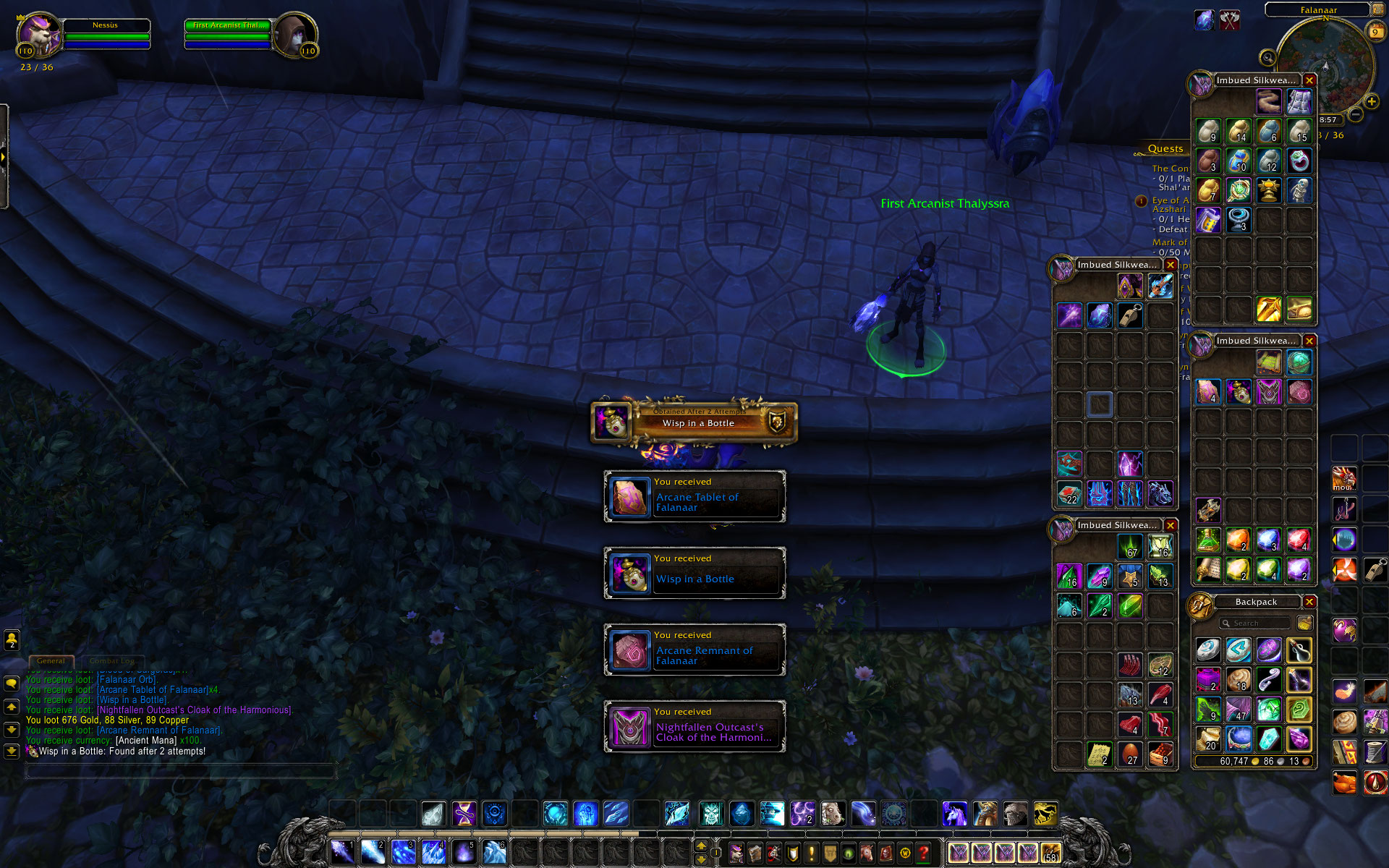This screenshot has width=1389, height=868.
Task: Switch to the Combat Log chat tab
Action: pyautogui.click(x=112, y=660)
